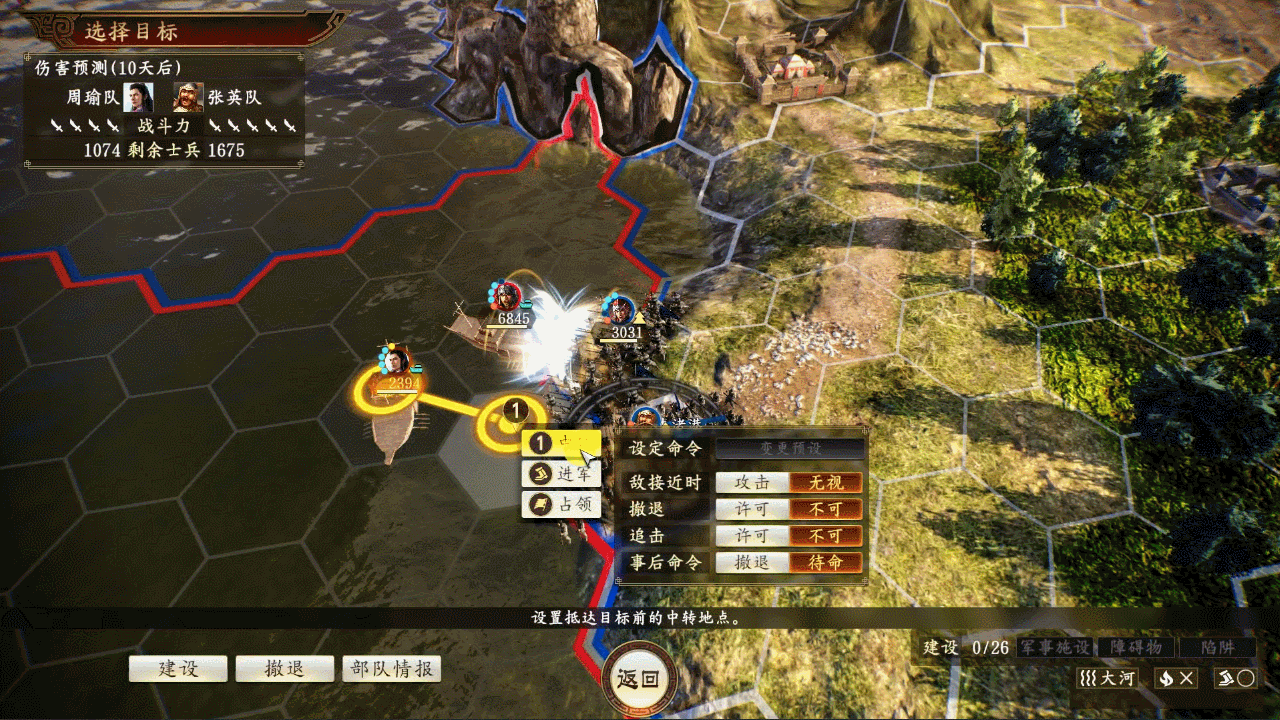
Task: Set 敌接近时 to 无视
Action: [826, 482]
